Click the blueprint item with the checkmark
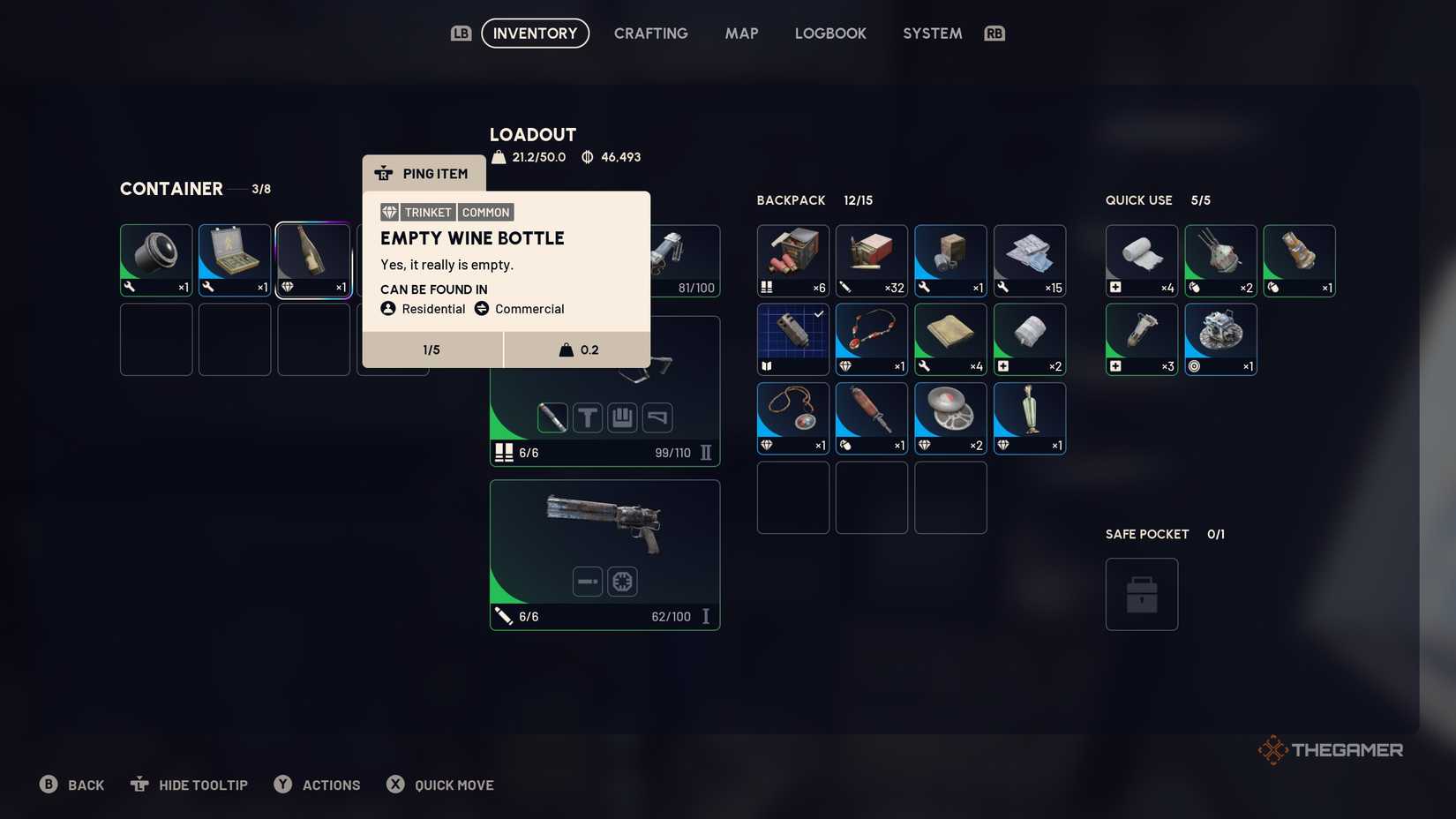The image size is (1456, 819). (792, 339)
